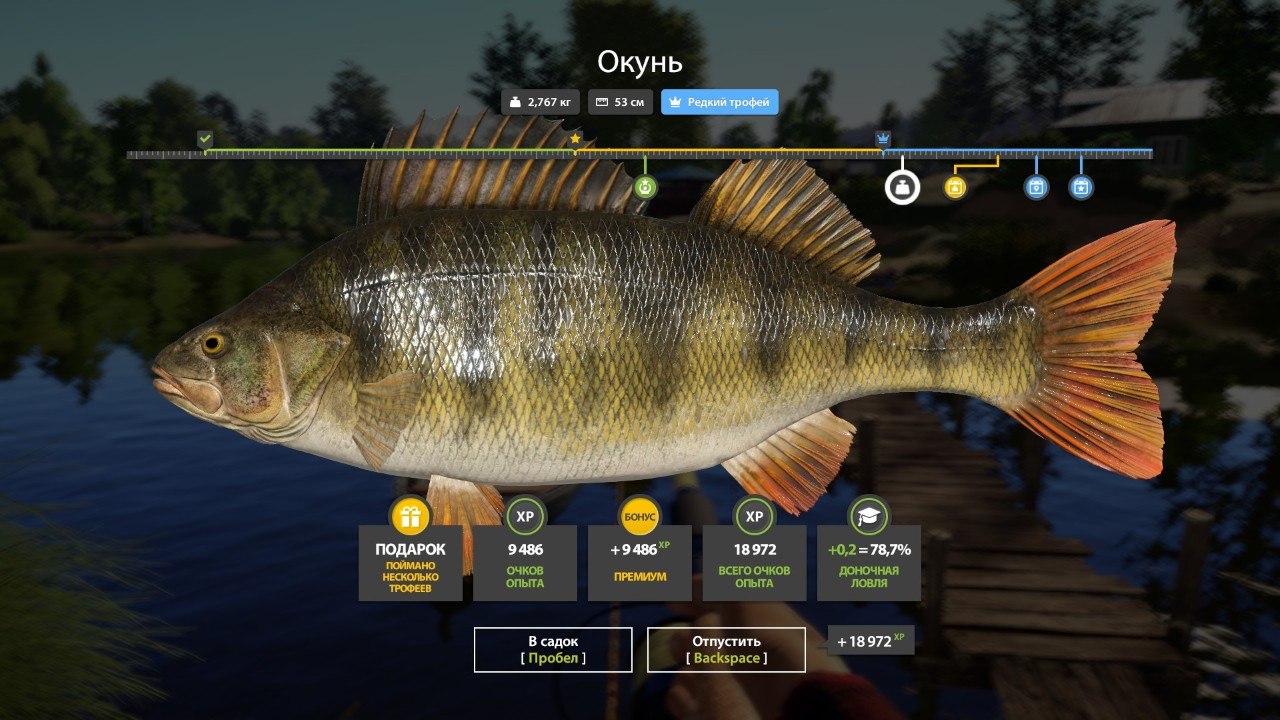Select the white weight marker icon above the fish
This screenshot has height=720, width=1280.
click(901, 187)
